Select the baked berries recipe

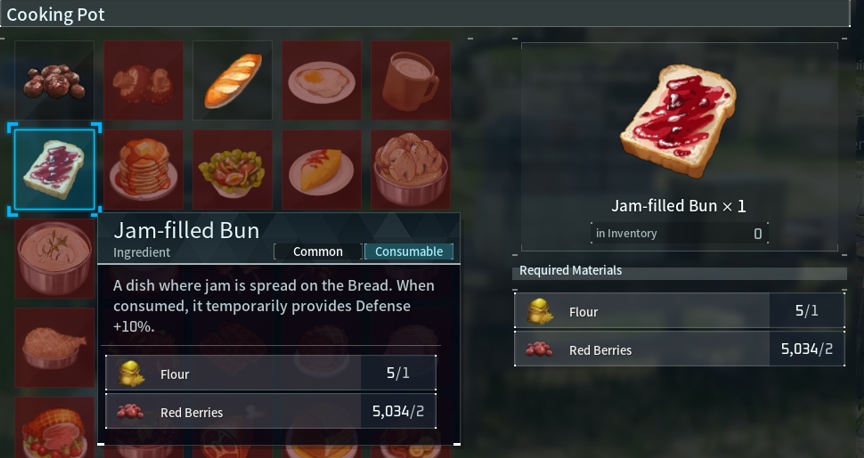(54, 81)
